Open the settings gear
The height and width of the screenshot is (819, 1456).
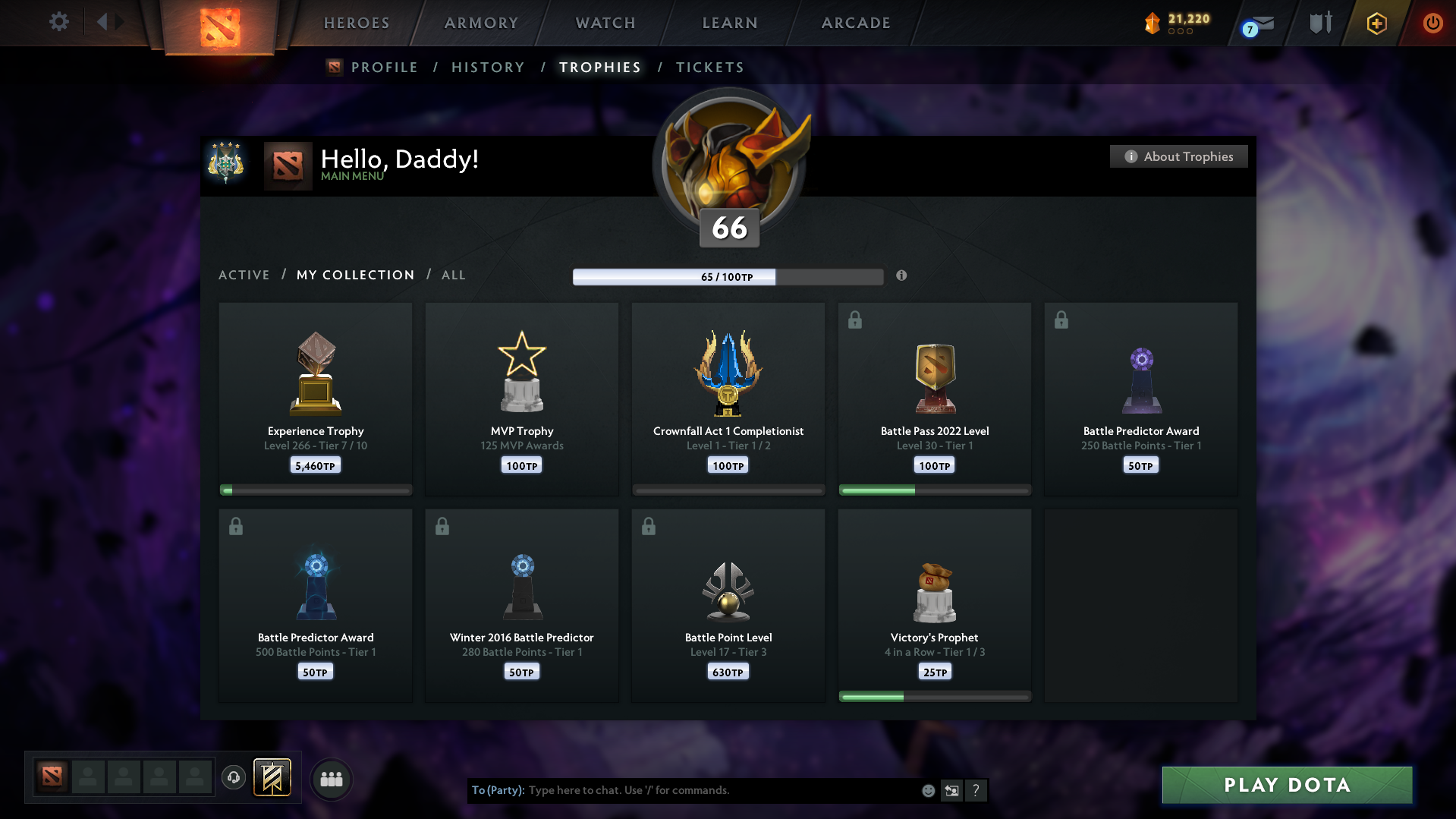click(59, 22)
